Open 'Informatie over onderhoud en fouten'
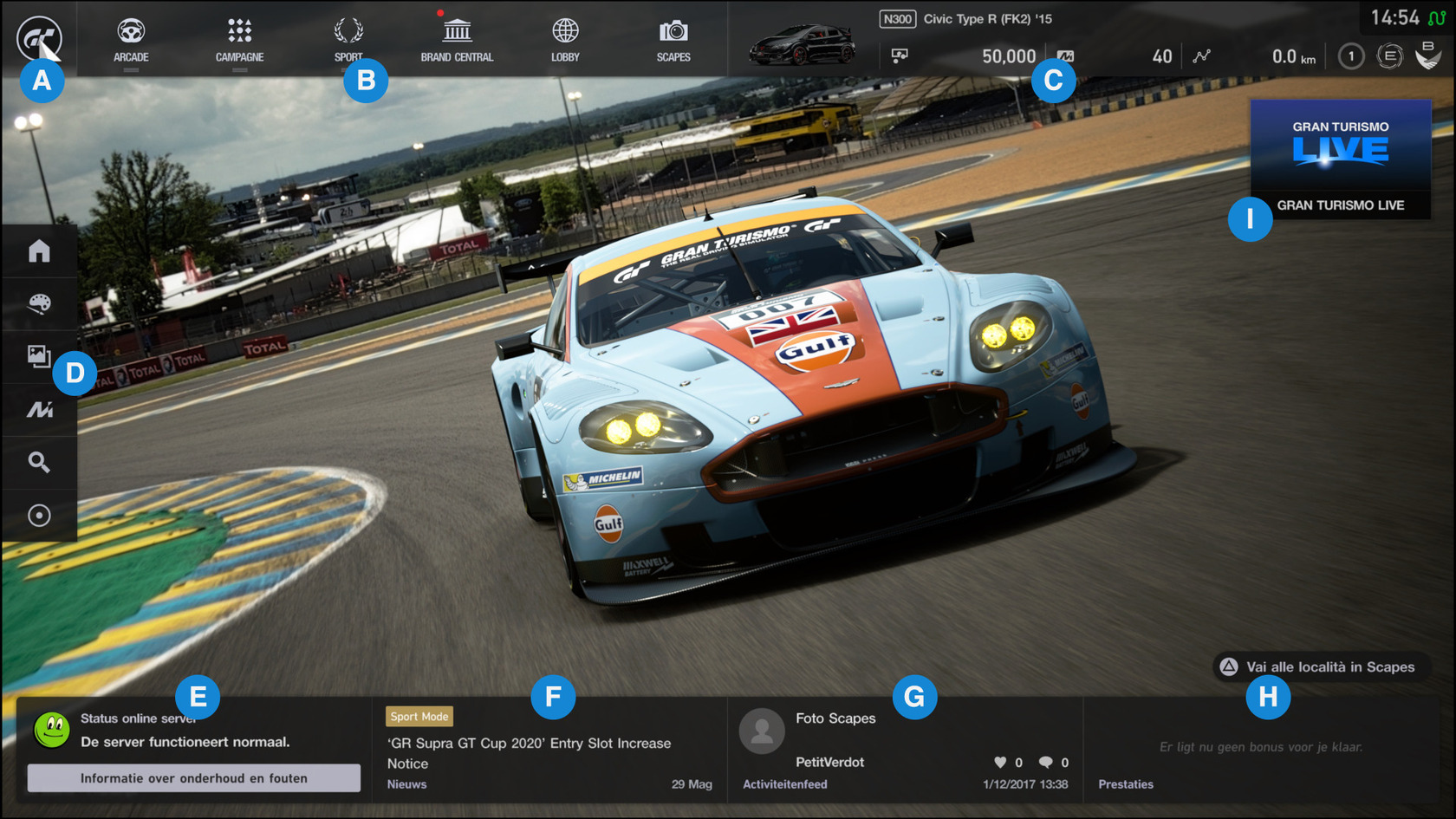 [x=194, y=777]
